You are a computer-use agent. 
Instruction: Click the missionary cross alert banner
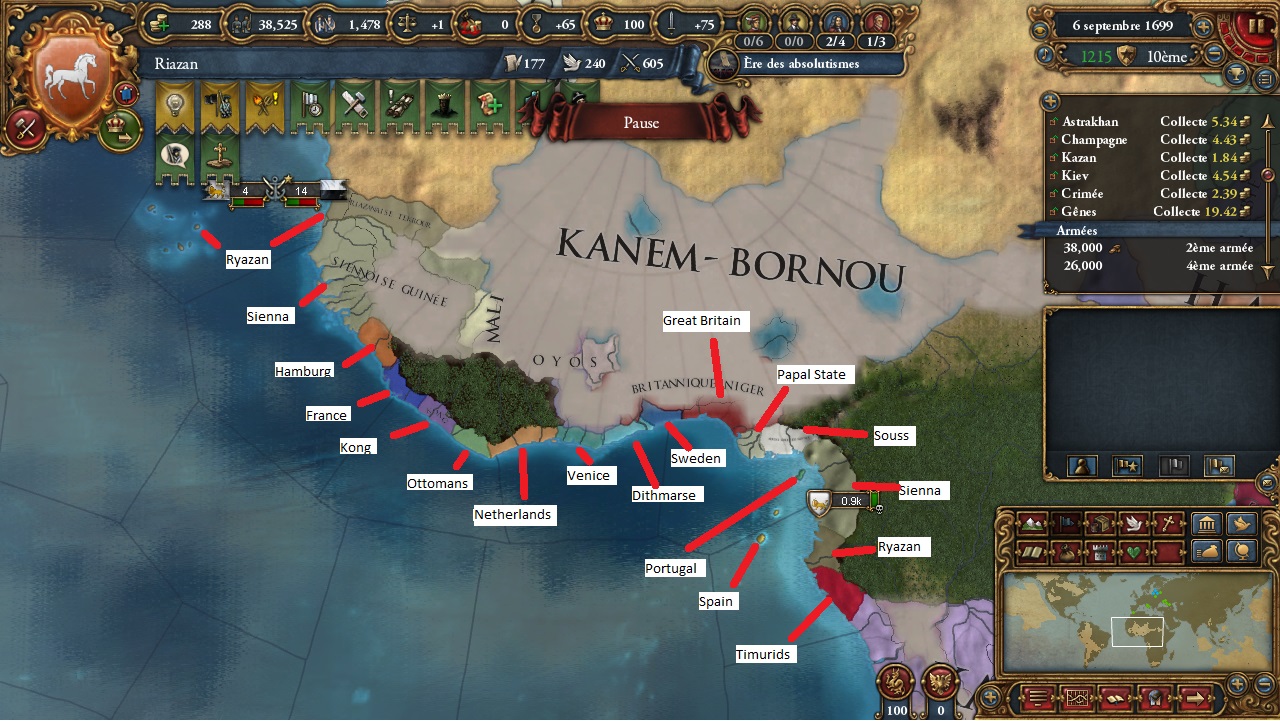(218, 152)
